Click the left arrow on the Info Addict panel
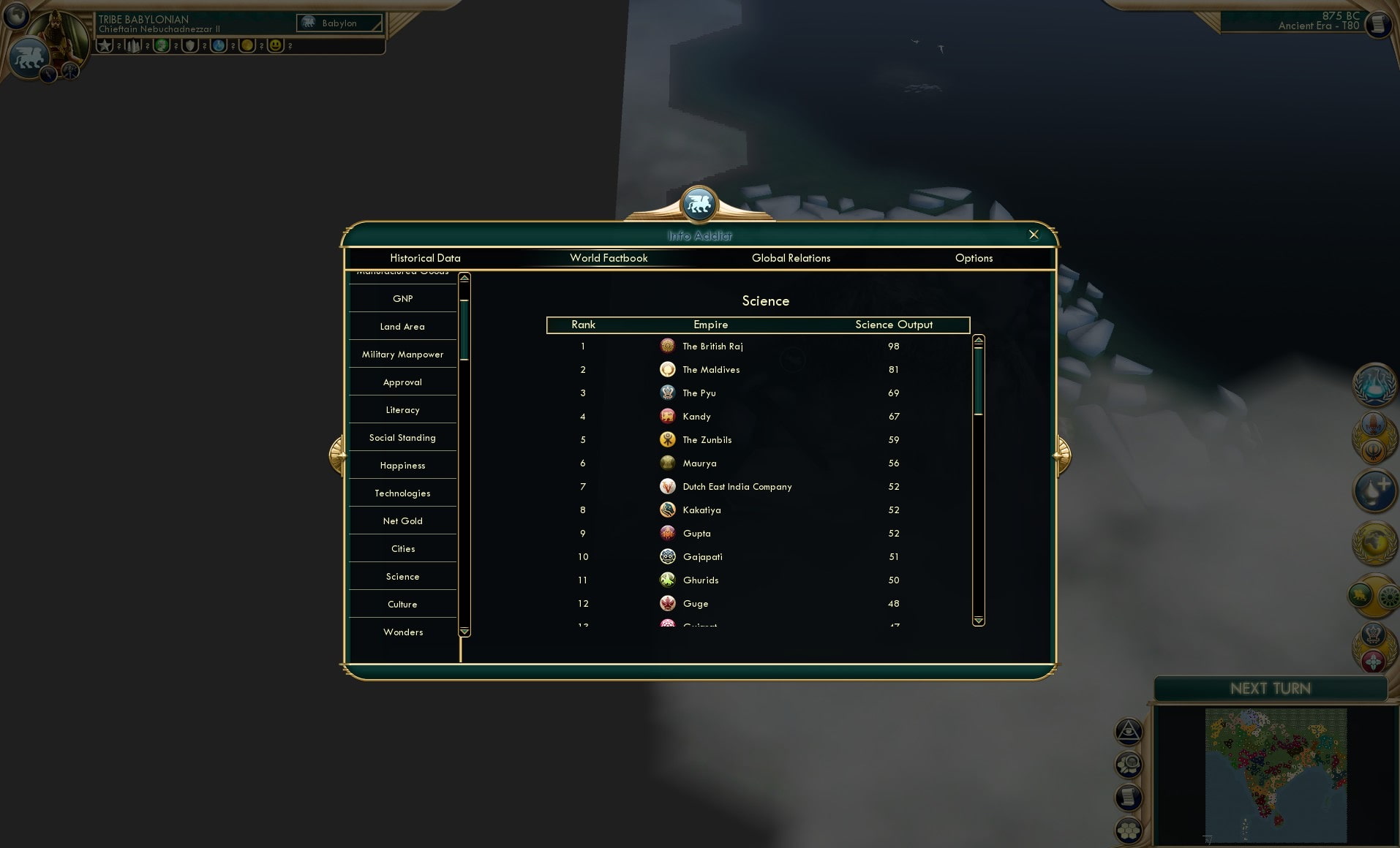 (337, 454)
